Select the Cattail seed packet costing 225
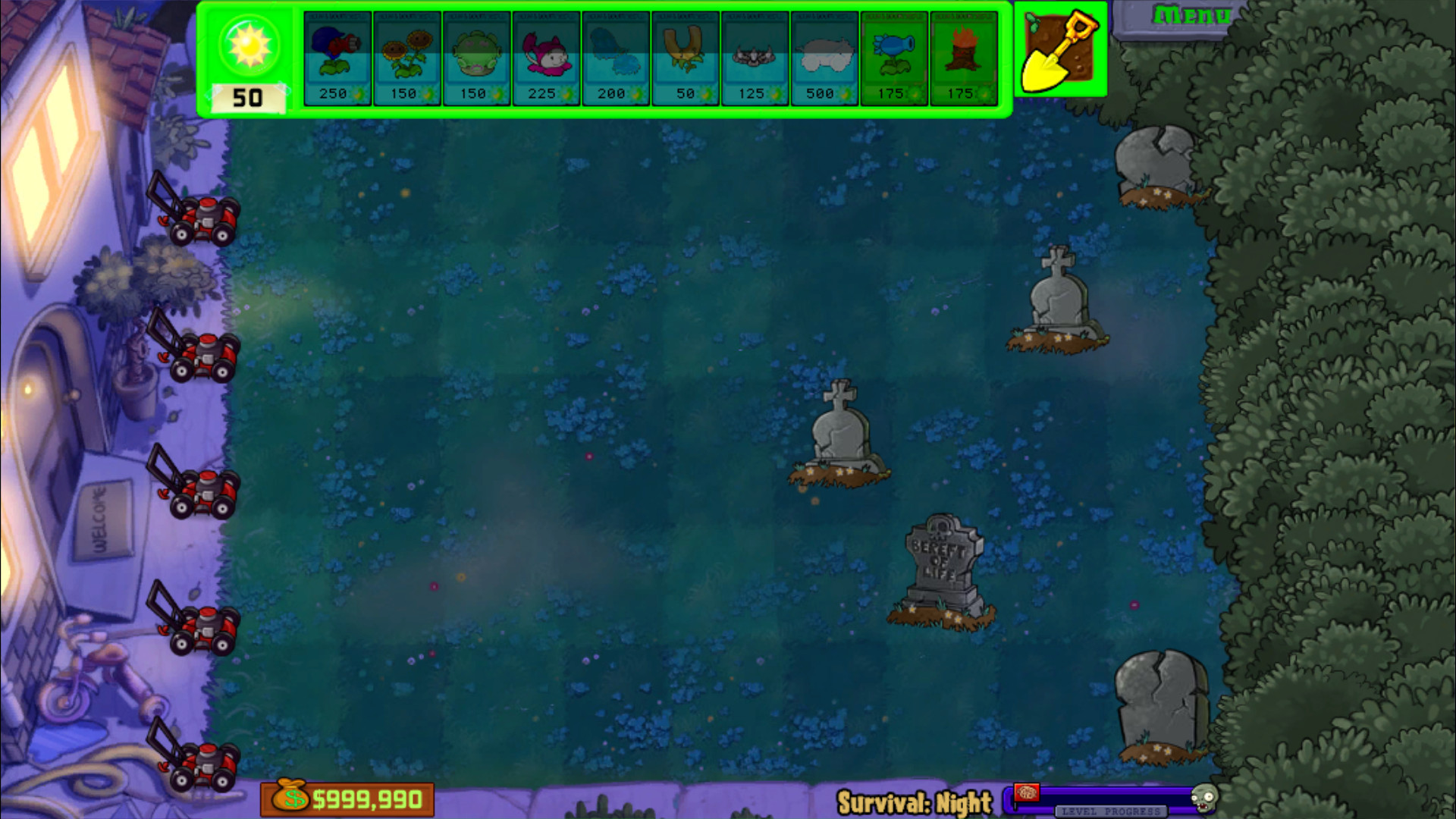The image size is (1456, 819). pyautogui.click(x=546, y=57)
